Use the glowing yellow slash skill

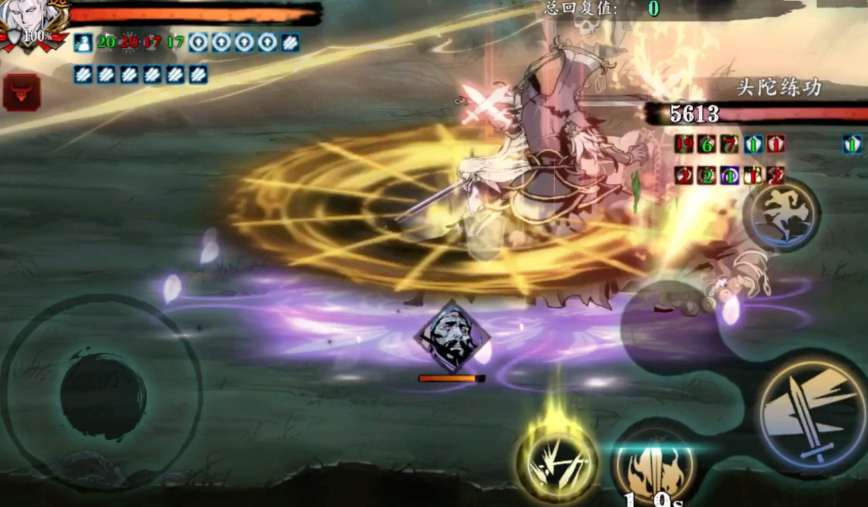coord(557,462)
